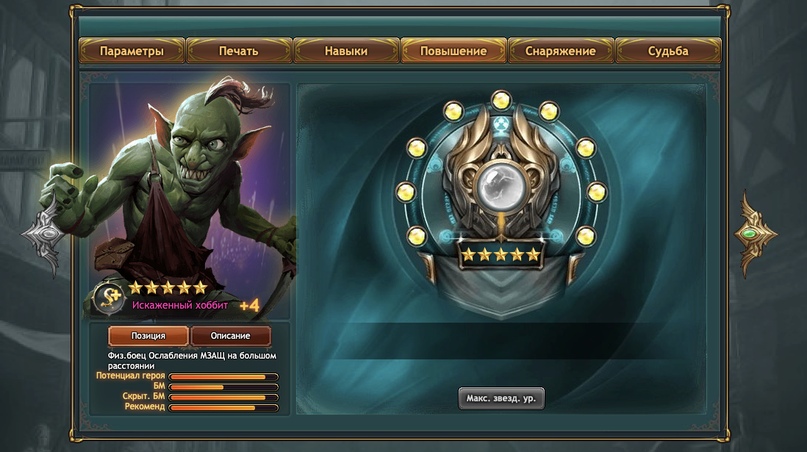This screenshot has width=807, height=452.
Task: Select the Позиция button
Action: click(147, 336)
